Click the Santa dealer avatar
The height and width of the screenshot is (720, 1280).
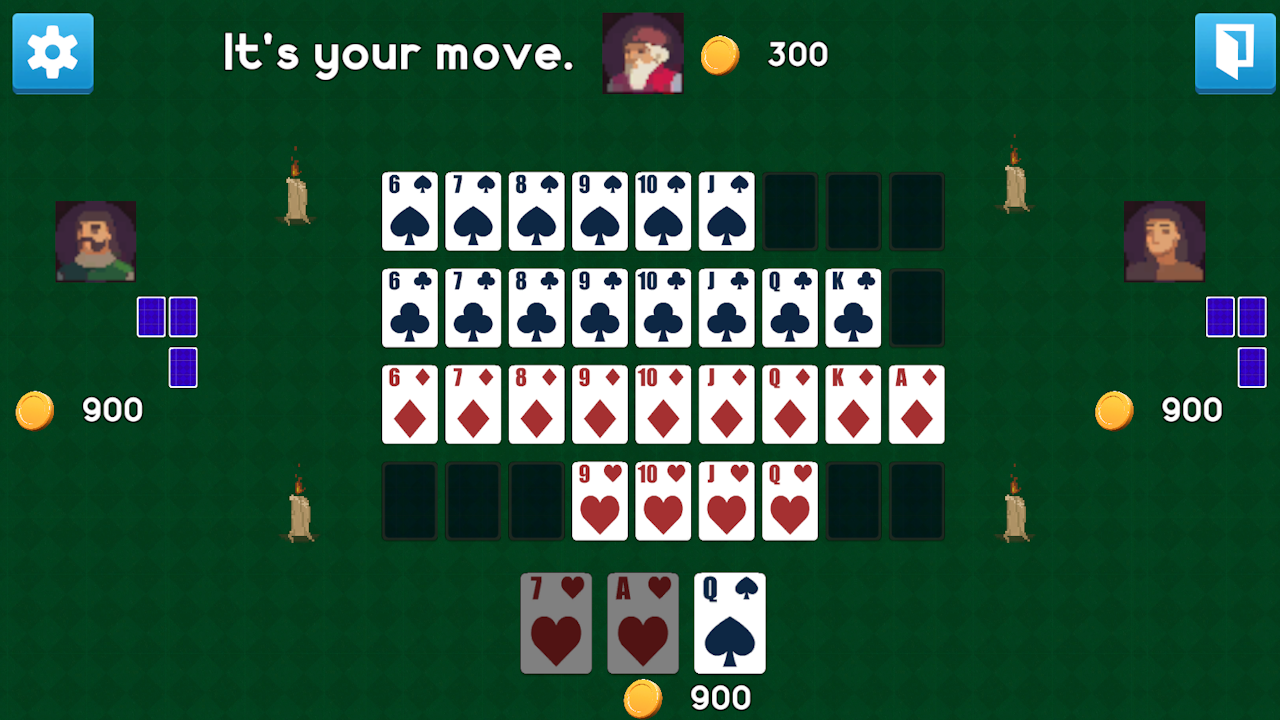tap(642, 53)
